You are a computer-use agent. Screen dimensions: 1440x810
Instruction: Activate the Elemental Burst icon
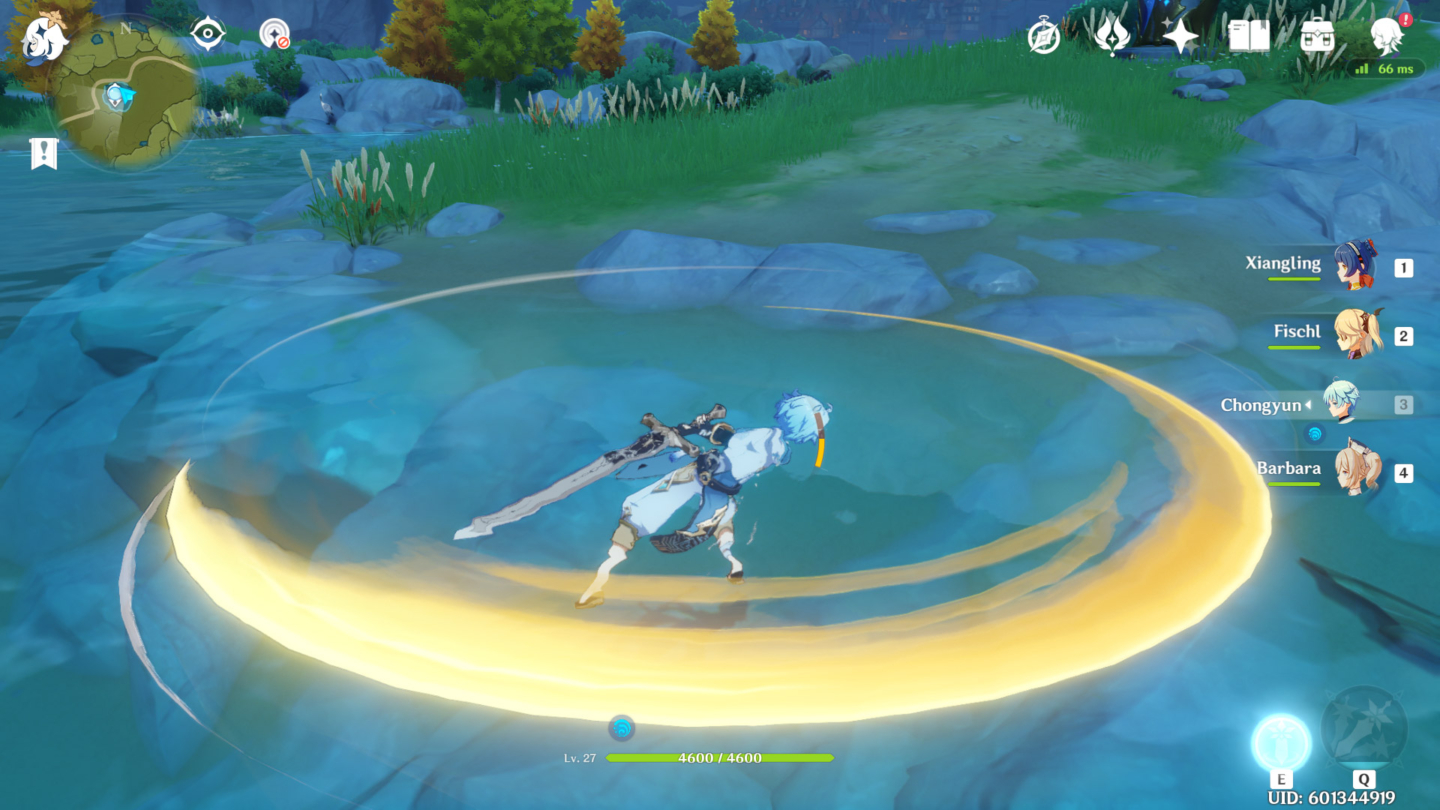point(1363,729)
